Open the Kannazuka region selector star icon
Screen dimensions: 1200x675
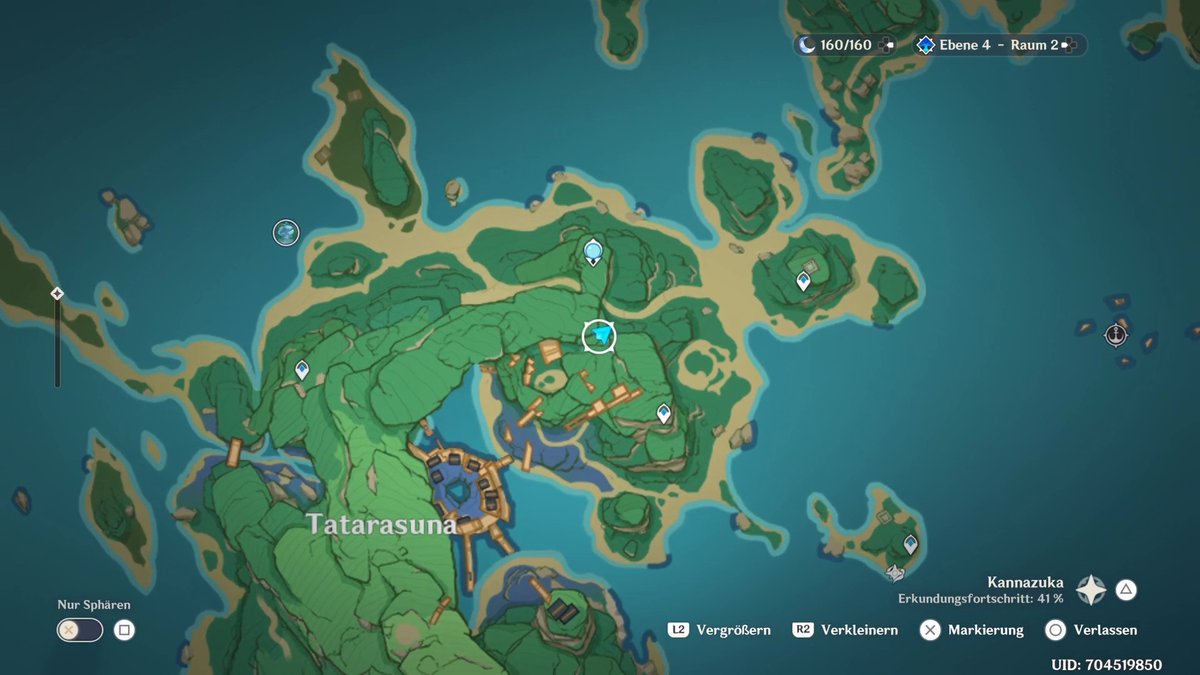[1091, 590]
